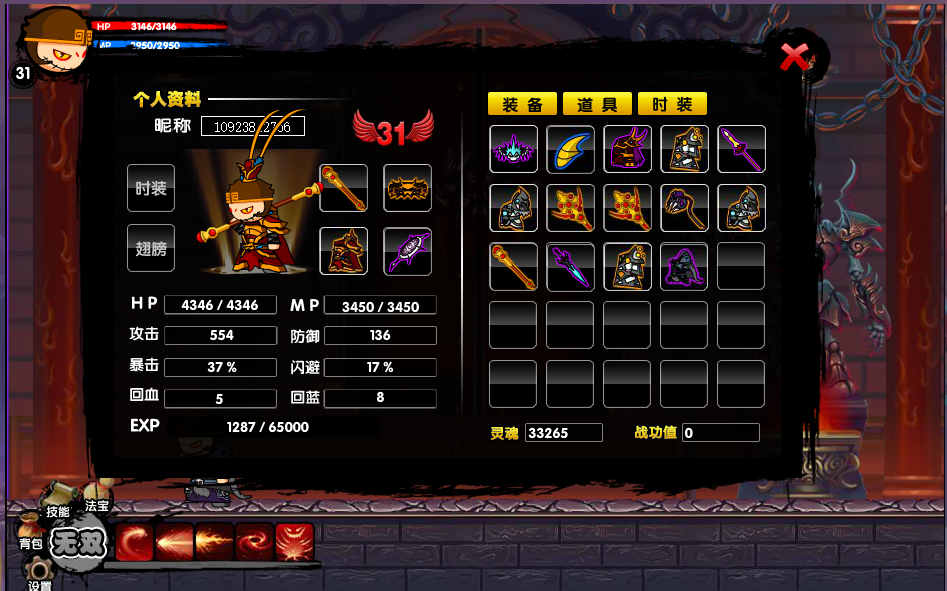Image resolution: width=947 pixels, height=591 pixels.
Task: Select the yellow-tipped spear in inventory
Action: coord(742,149)
